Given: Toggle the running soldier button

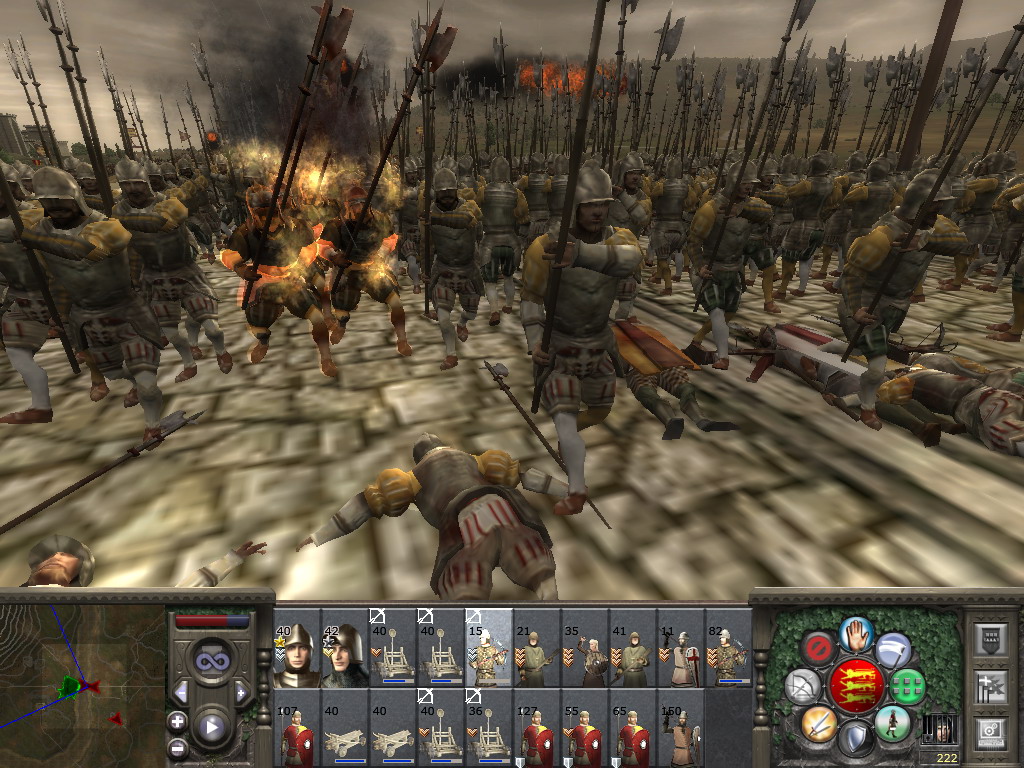Looking at the screenshot, I should click(892, 722).
